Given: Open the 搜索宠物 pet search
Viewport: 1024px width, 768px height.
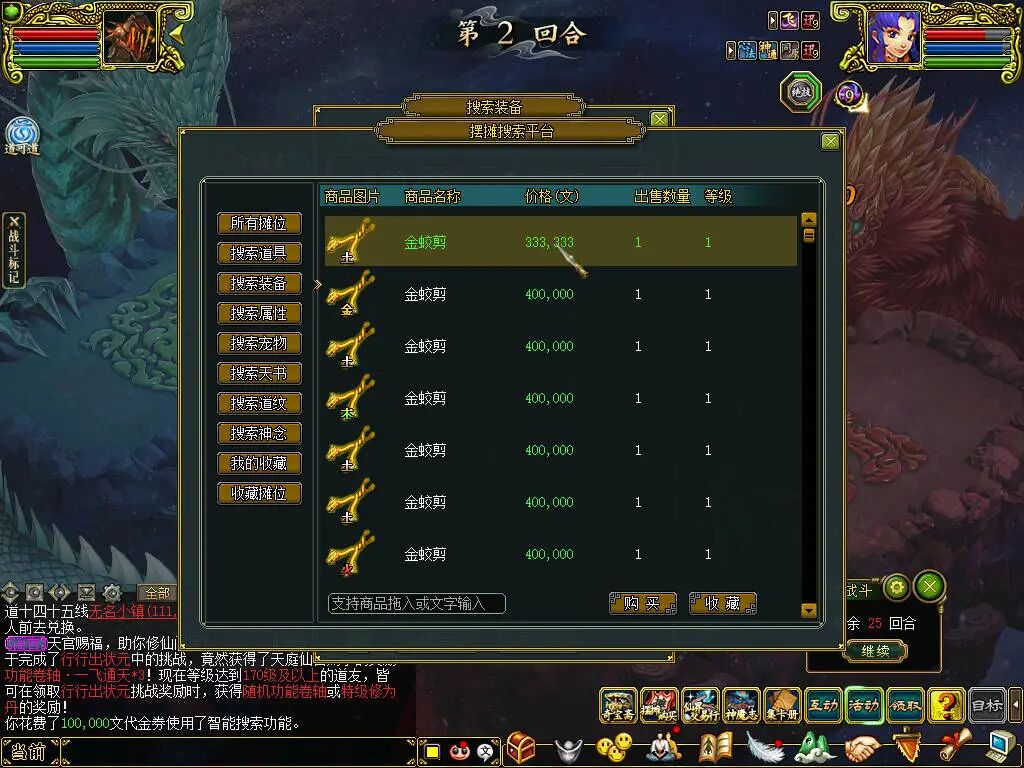Looking at the screenshot, I should [x=259, y=343].
